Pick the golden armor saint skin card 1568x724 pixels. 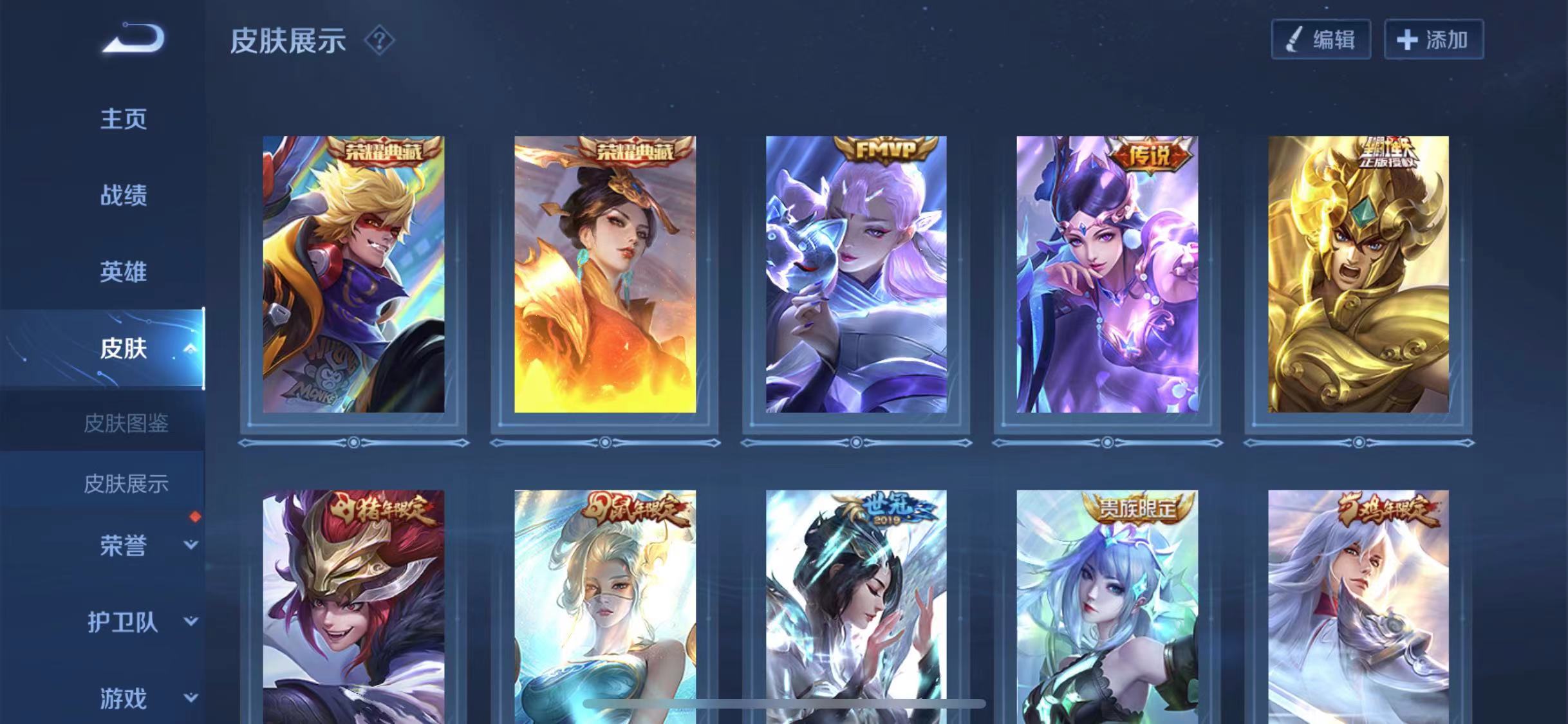coord(1358,274)
